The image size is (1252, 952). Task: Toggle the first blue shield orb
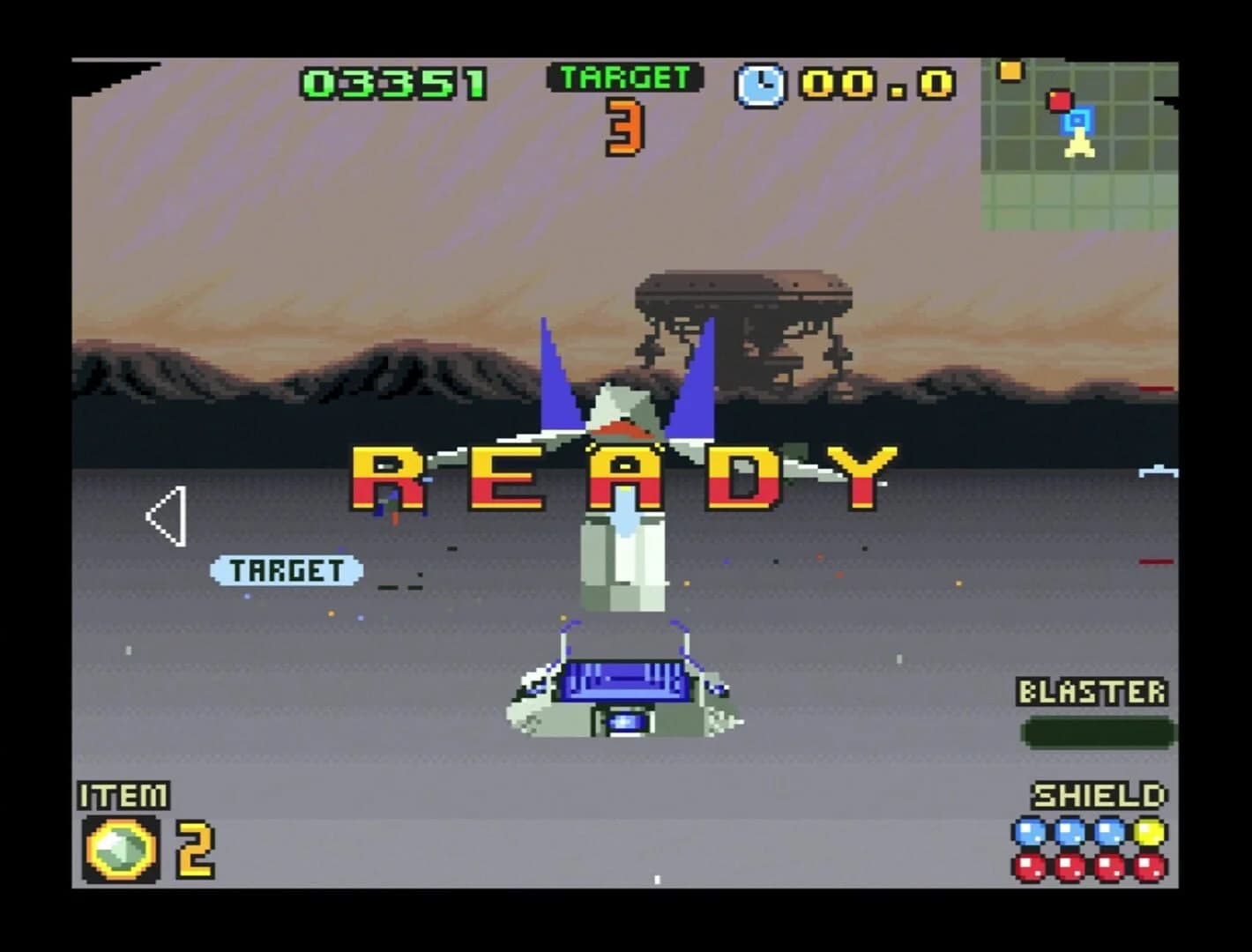point(1028,829)
